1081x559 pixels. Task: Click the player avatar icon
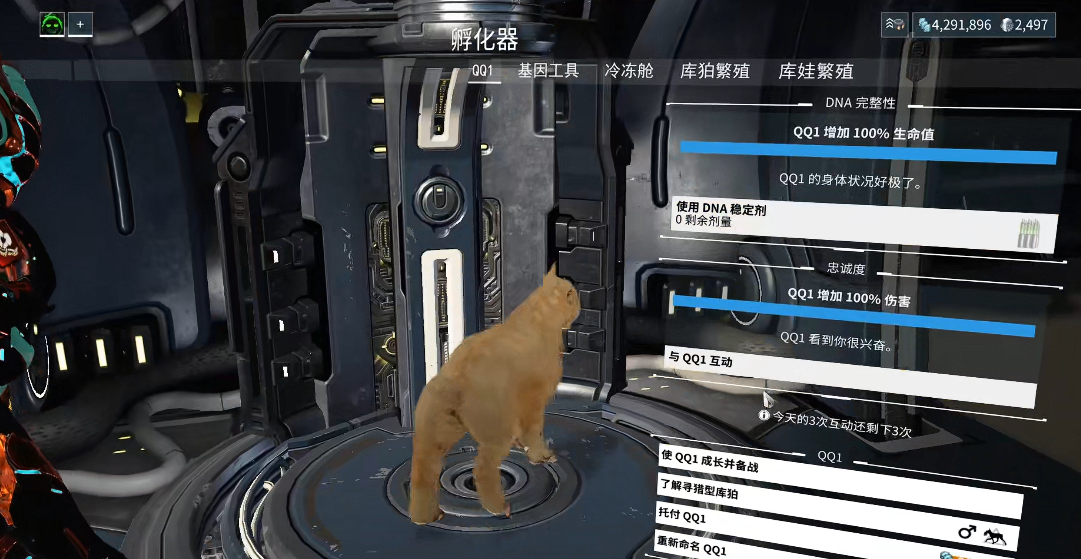pos(52,24)
